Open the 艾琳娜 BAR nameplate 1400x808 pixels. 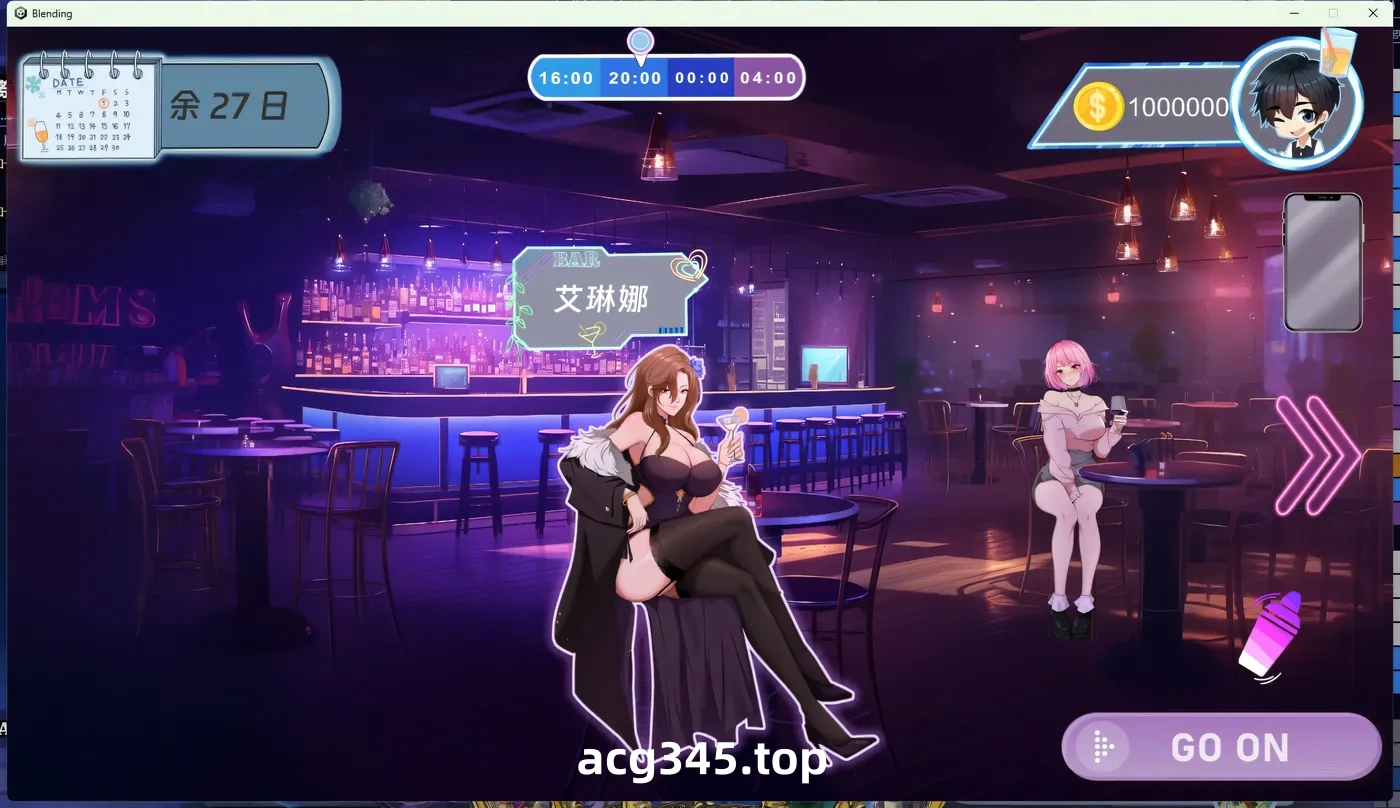[602, 297]
